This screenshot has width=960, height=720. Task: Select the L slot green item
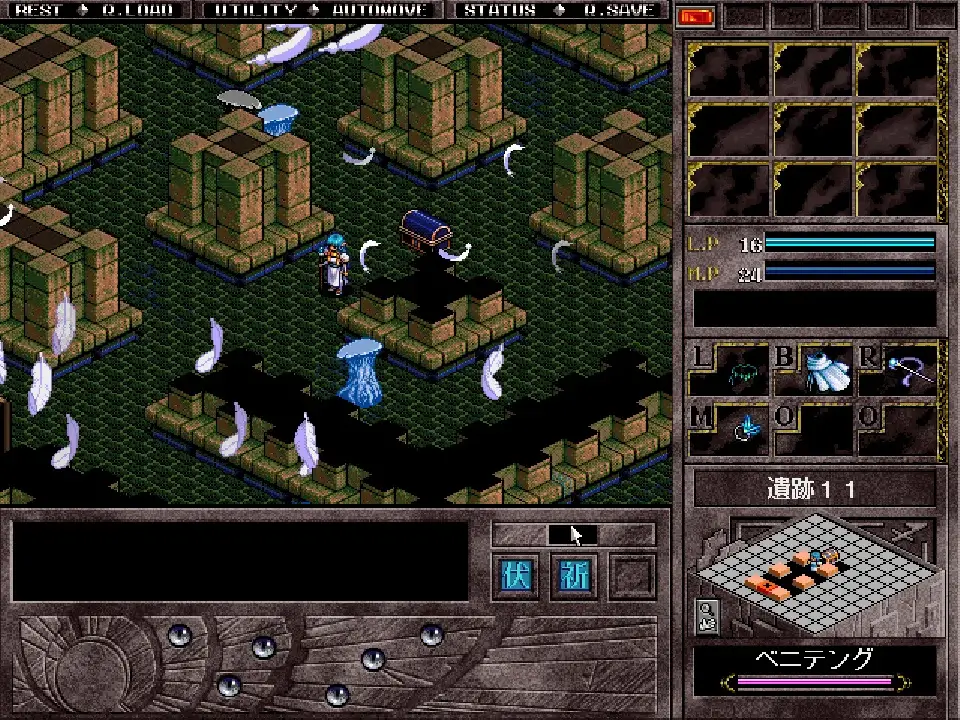741,375
